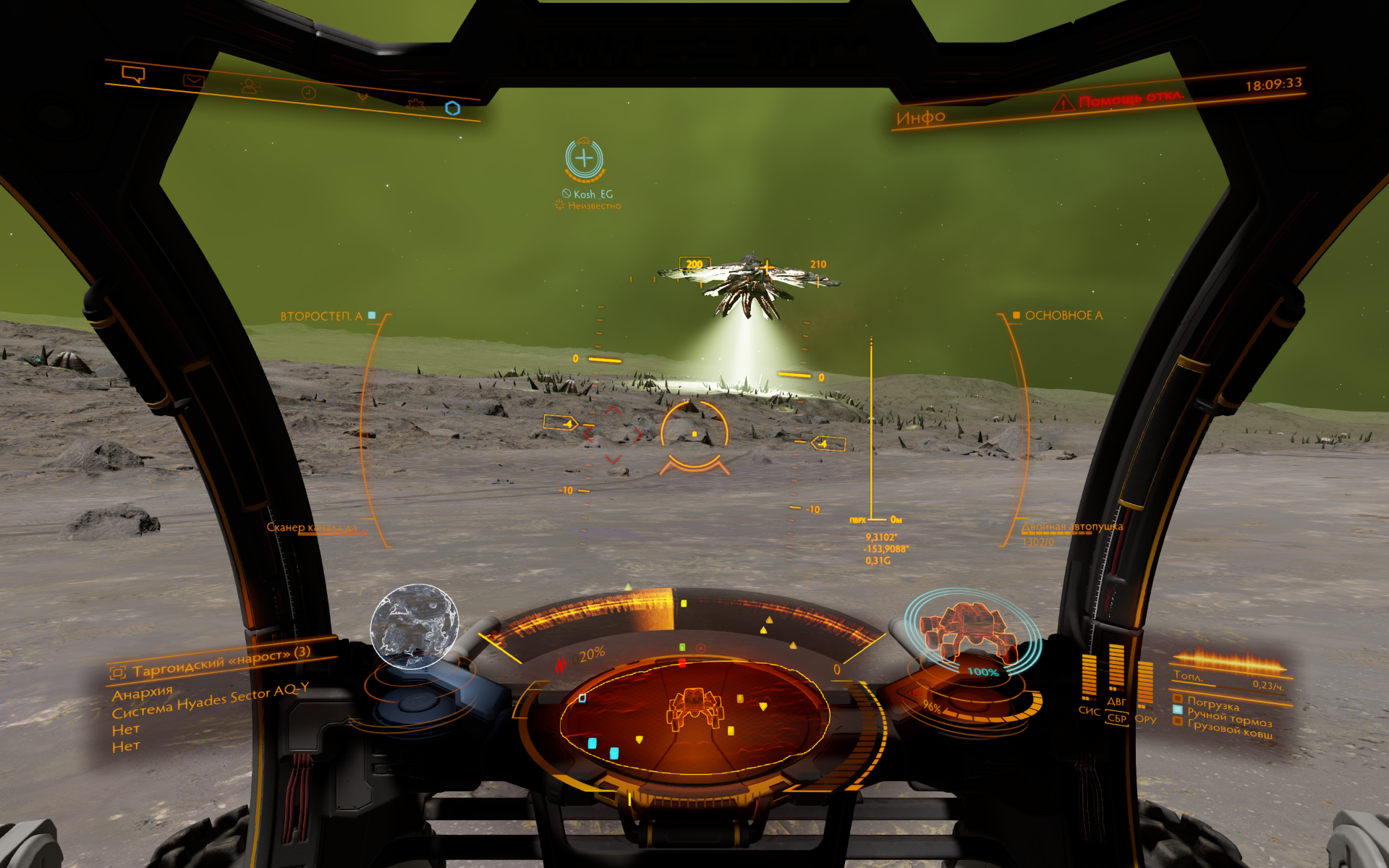Select the ОРУ power distributor column
This screenshot has height=868, width=1389.
click(1145, 685)
